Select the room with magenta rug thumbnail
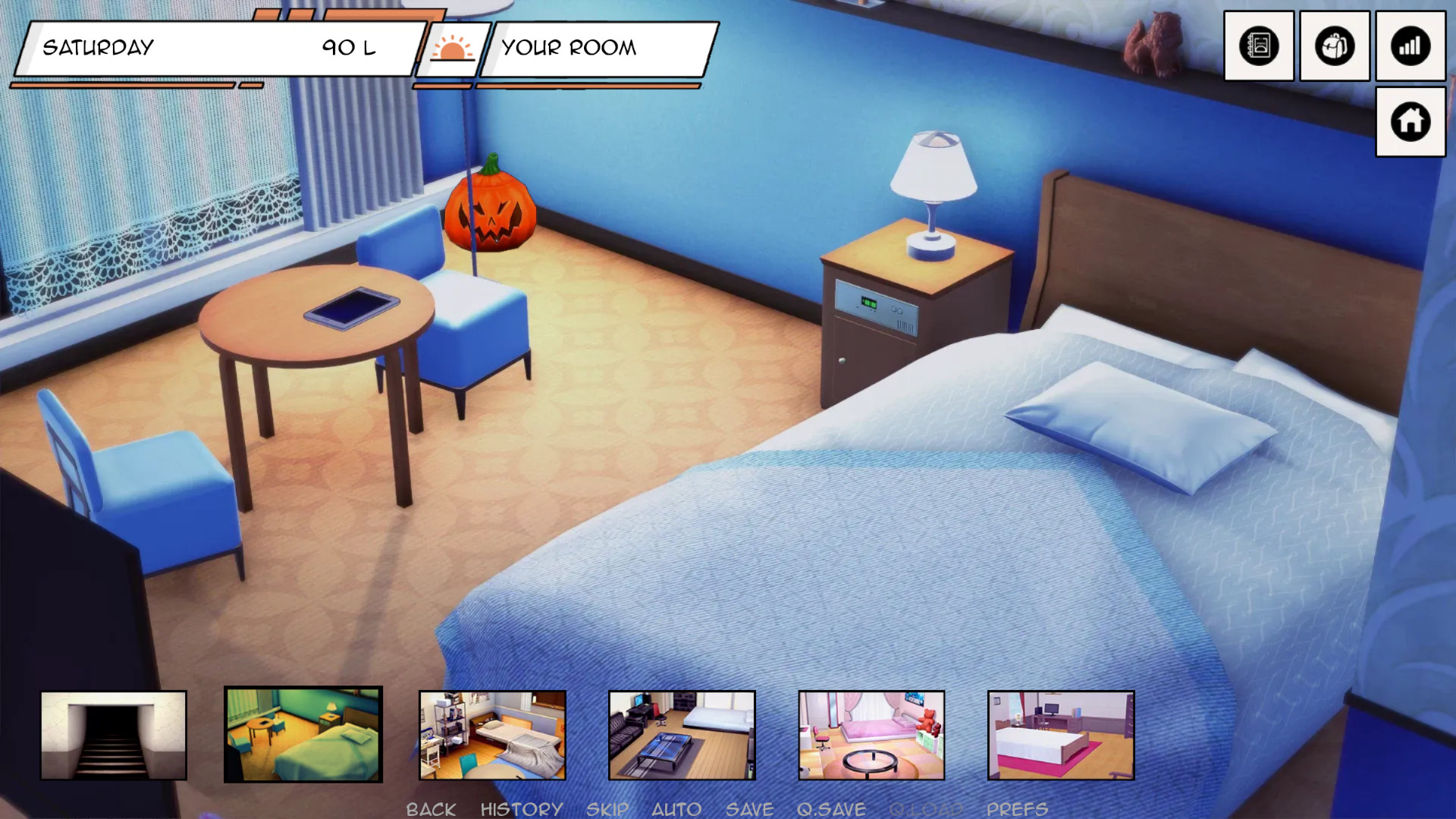Viewport: 1456px width, 819px height. click(x=1061, y=735)
